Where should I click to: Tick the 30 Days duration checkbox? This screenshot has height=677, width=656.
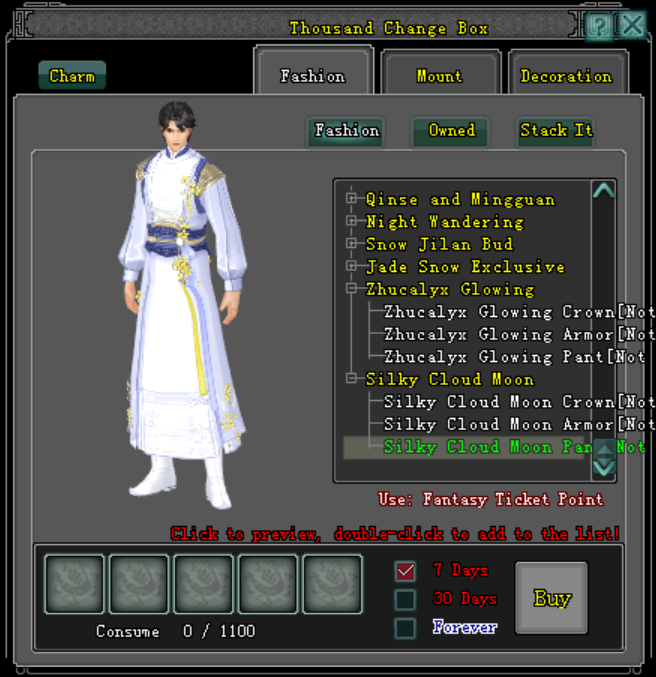[x=405, y=599]
